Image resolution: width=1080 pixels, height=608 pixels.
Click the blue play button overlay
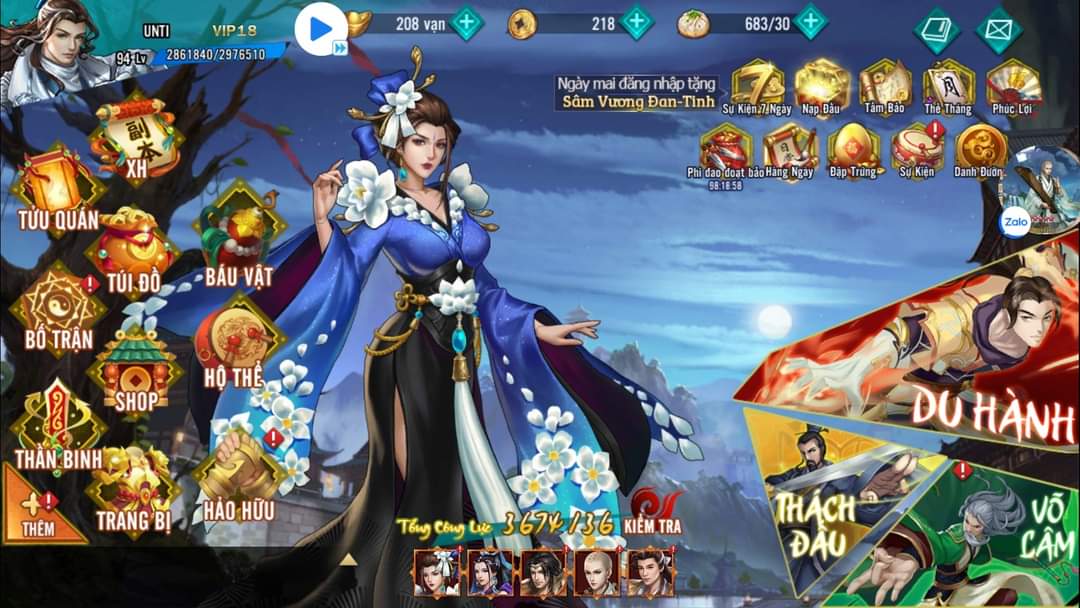(321, 29)
